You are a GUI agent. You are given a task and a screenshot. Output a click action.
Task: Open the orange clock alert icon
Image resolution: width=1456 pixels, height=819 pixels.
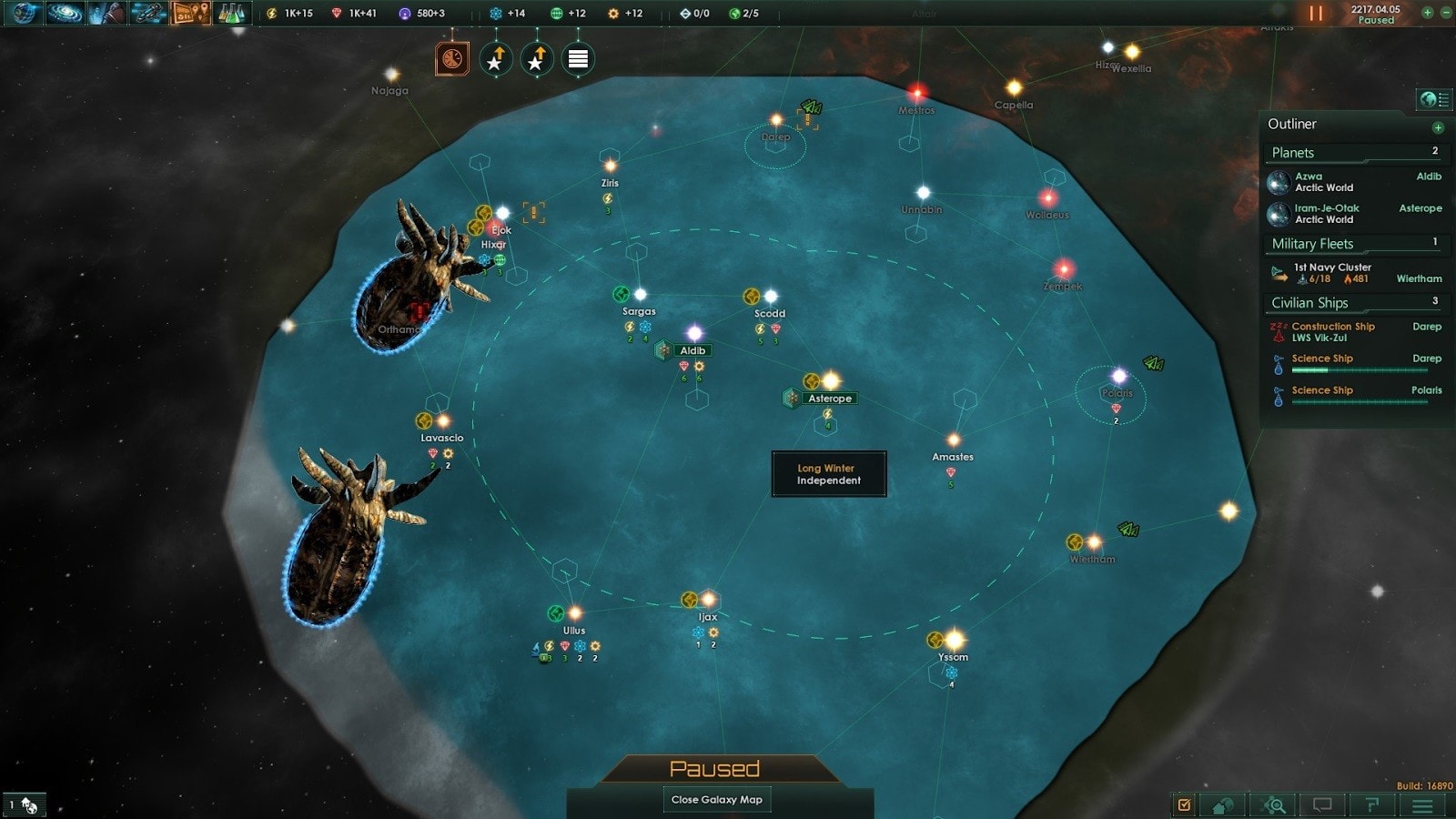point(452,60)
